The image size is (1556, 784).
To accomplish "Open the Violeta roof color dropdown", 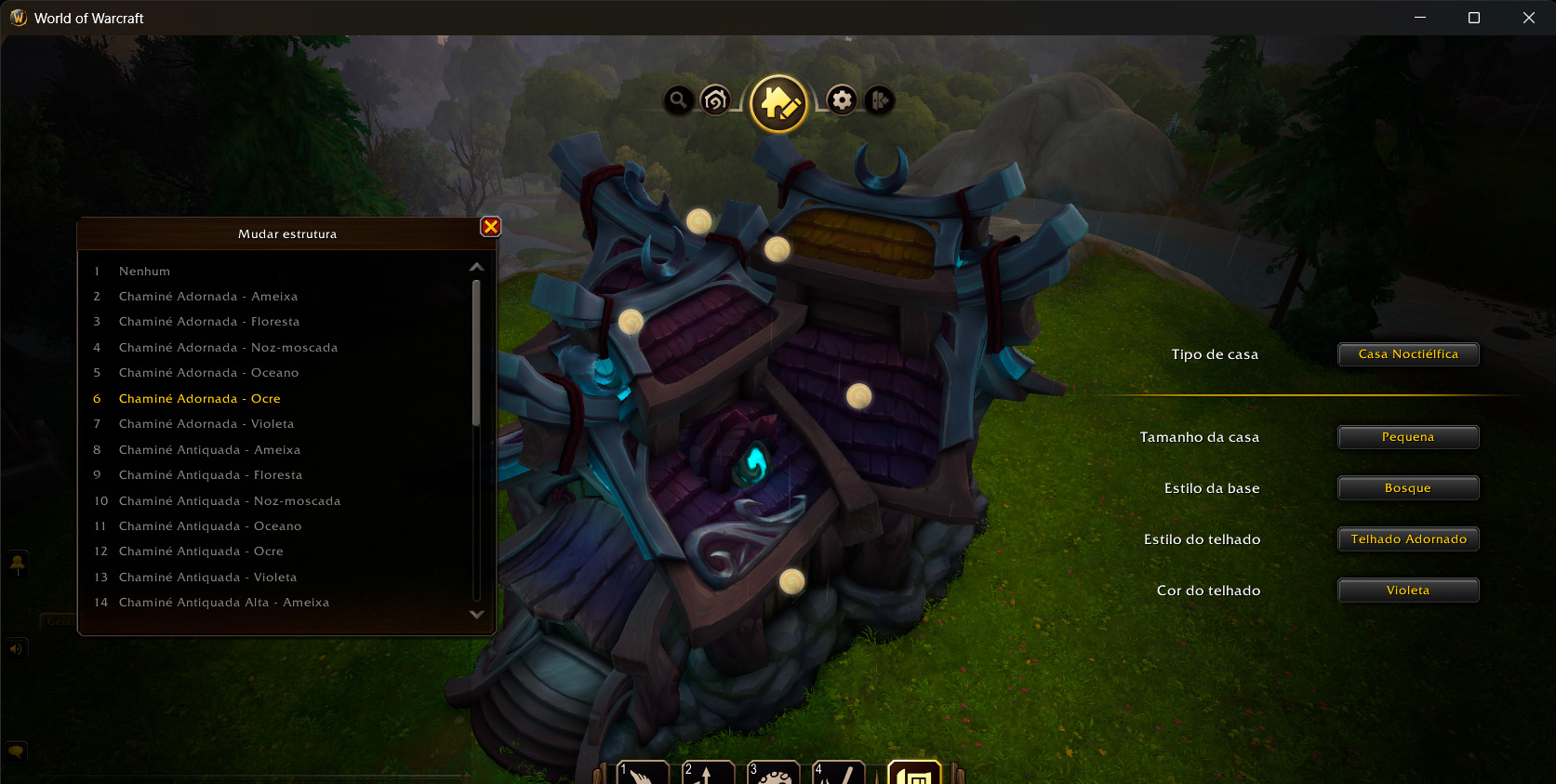I will pyautogui.click(x=1407, y=591).
